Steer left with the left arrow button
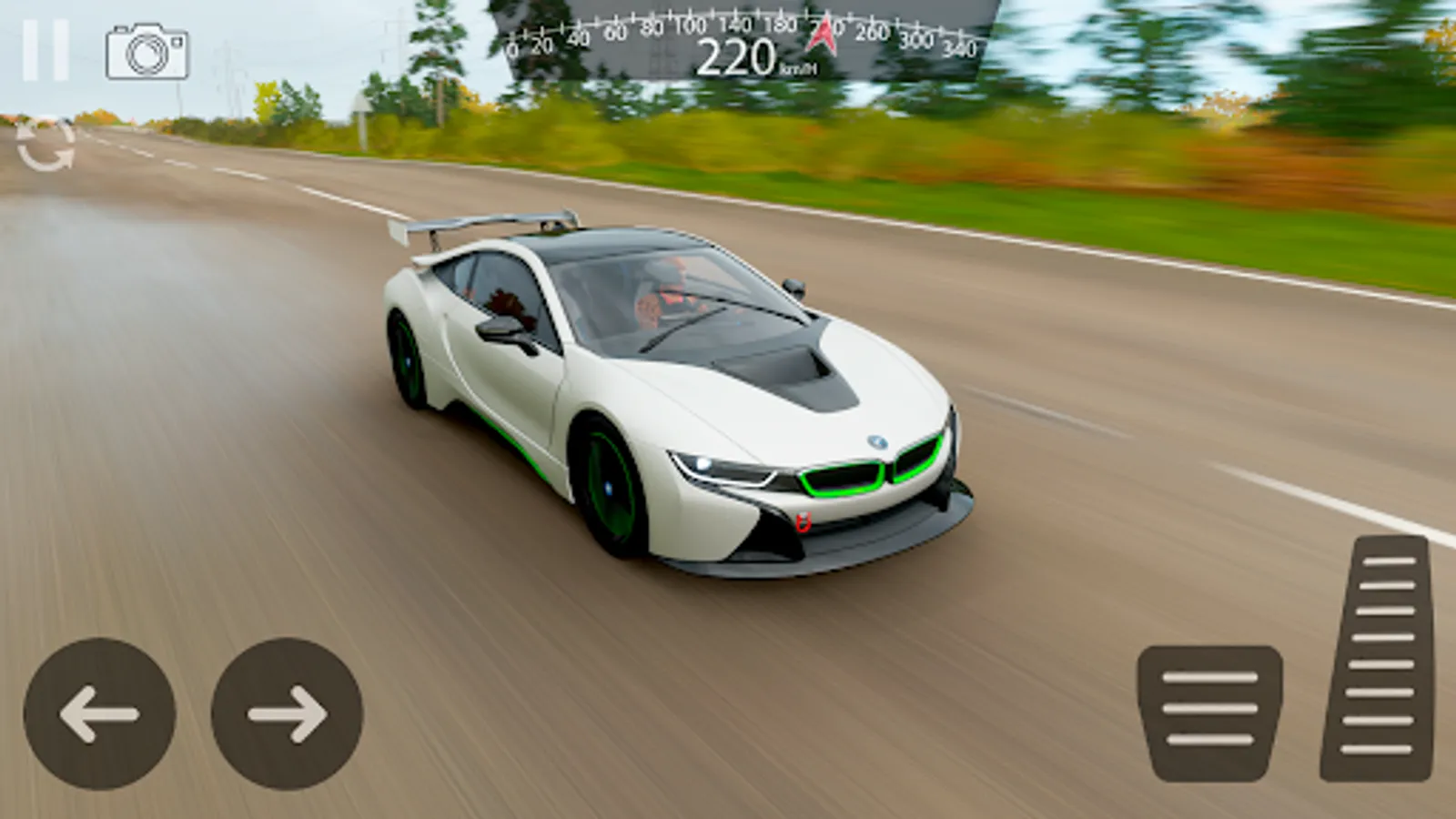The image size is (1456, 819). coord(99,713)
